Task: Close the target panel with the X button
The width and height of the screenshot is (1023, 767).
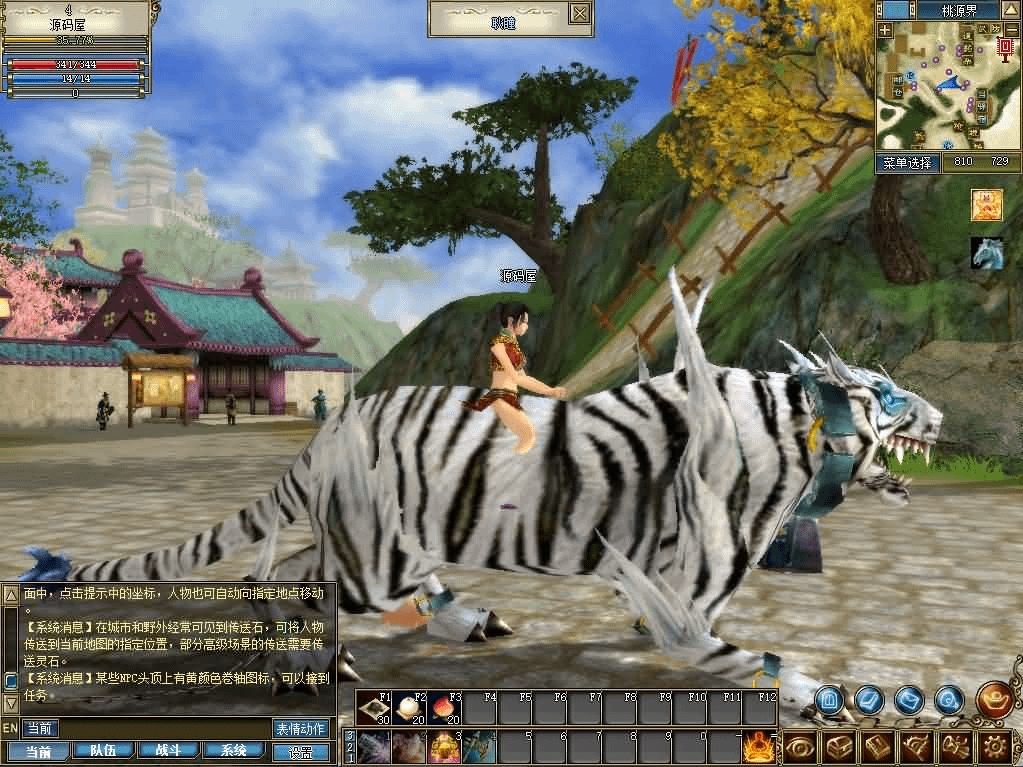Action: point(580,13)
